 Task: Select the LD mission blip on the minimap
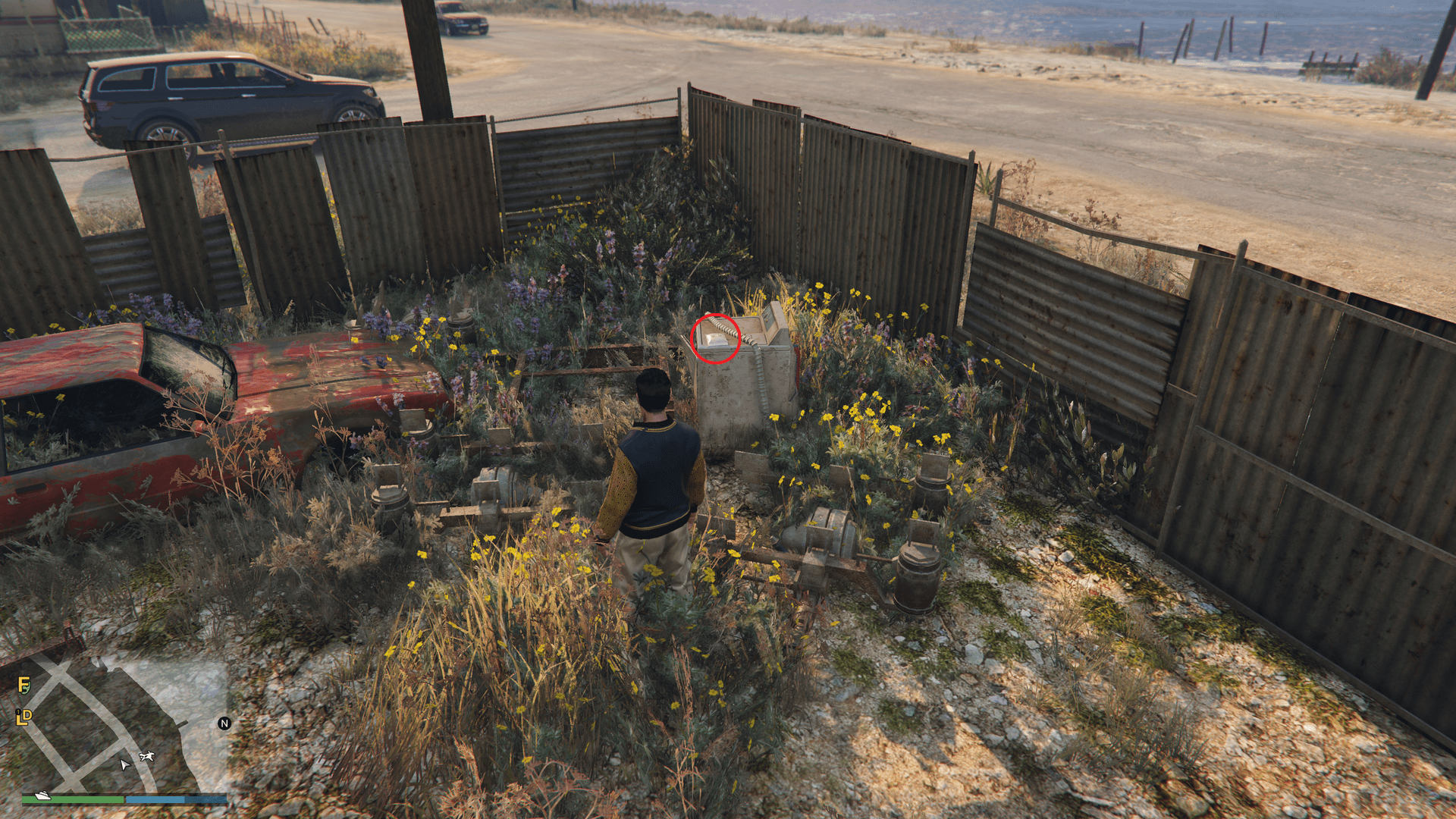26,717
